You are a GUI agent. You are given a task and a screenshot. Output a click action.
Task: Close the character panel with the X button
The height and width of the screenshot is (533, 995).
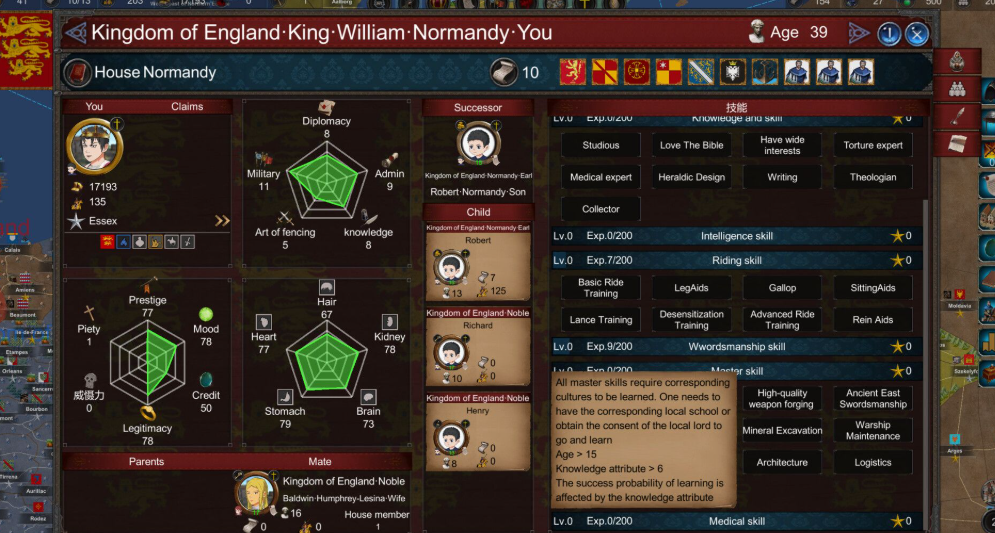(917, 34)
